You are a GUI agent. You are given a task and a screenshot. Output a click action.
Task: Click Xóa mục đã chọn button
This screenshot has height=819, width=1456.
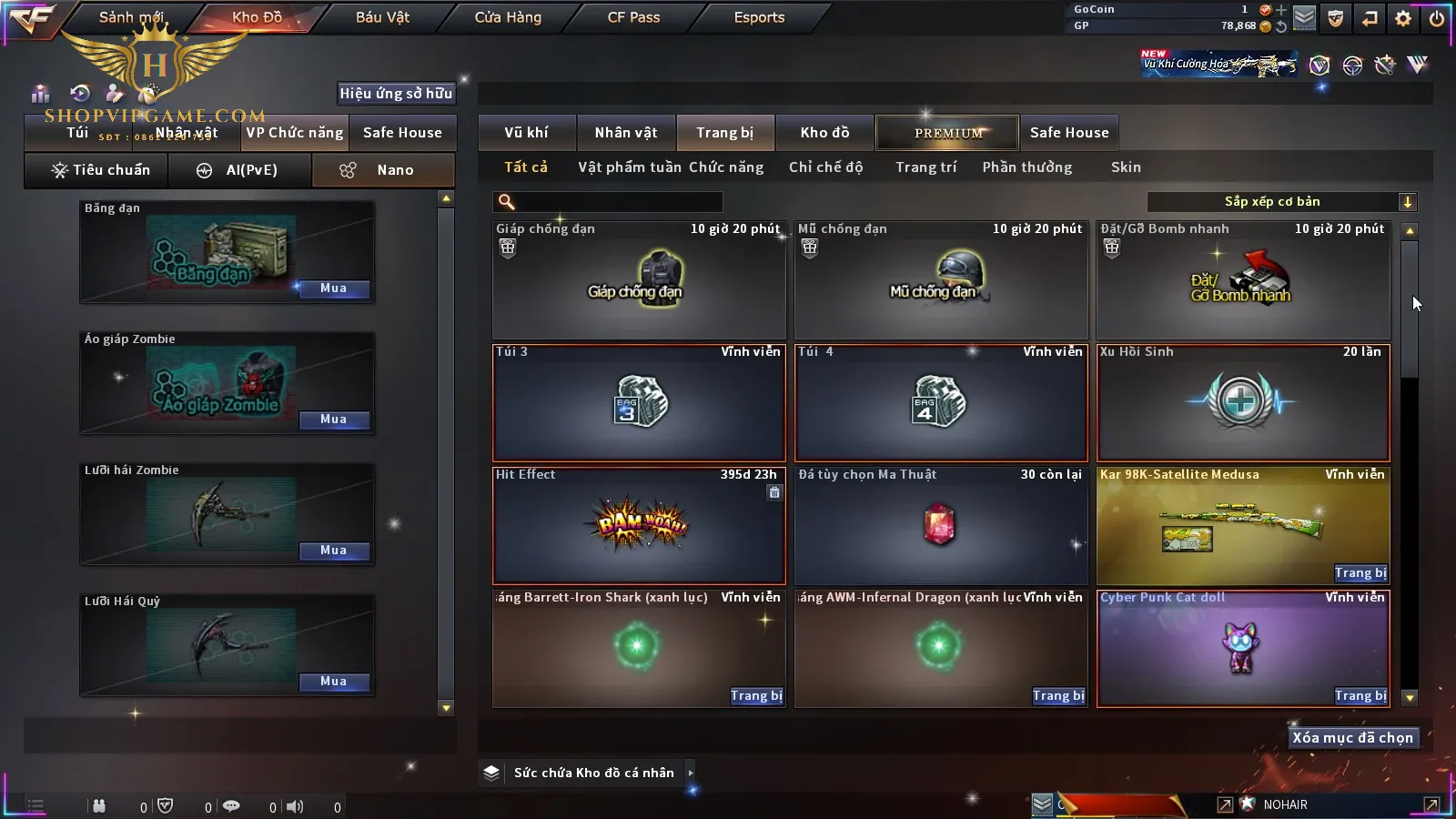pos(1352,738)
